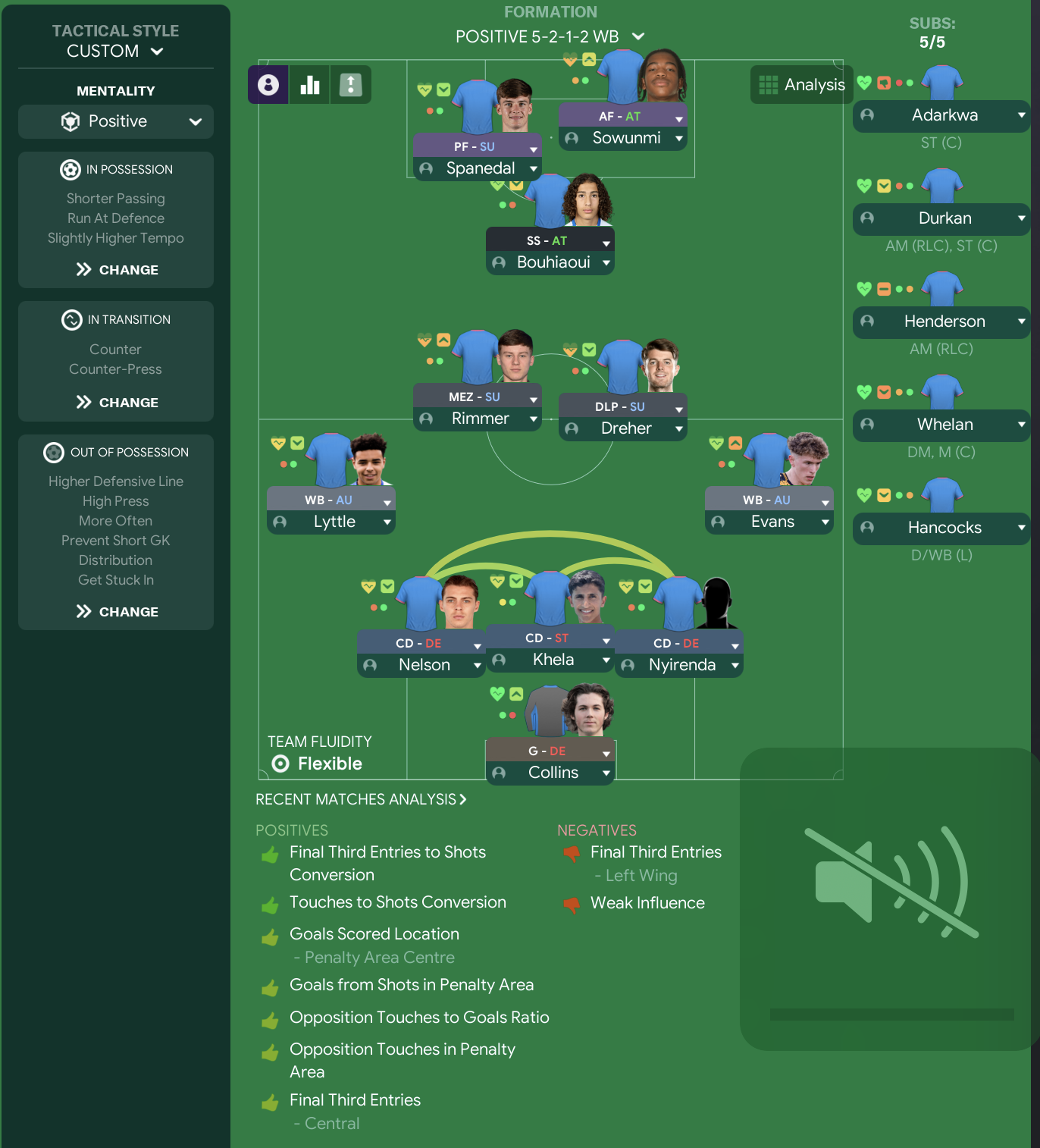Click the Mentality shield icon
The width and height of the screenshot is (1040, 1148).
[69, 121]
